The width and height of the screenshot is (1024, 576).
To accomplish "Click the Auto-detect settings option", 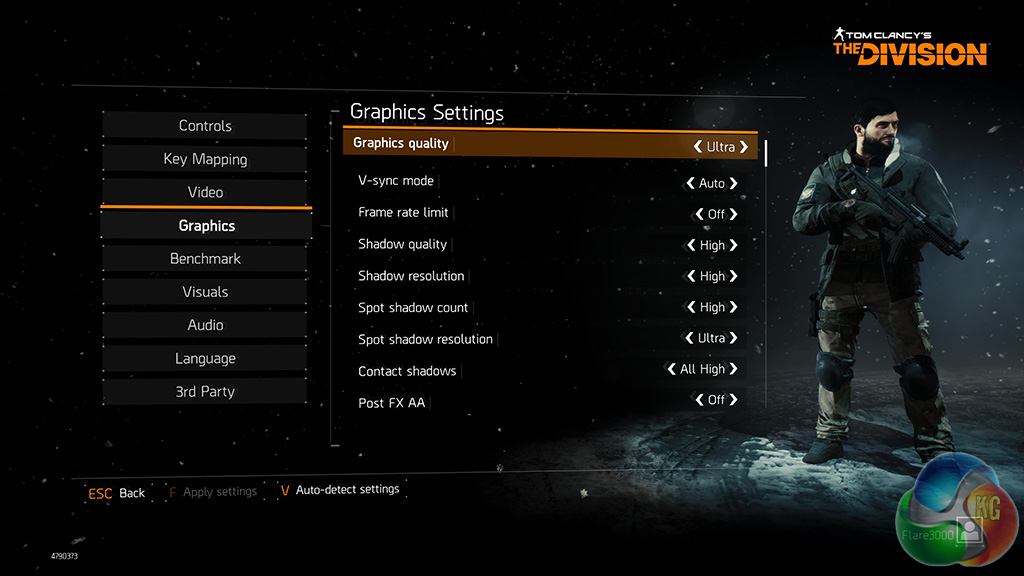I will [x=346, y=490].
